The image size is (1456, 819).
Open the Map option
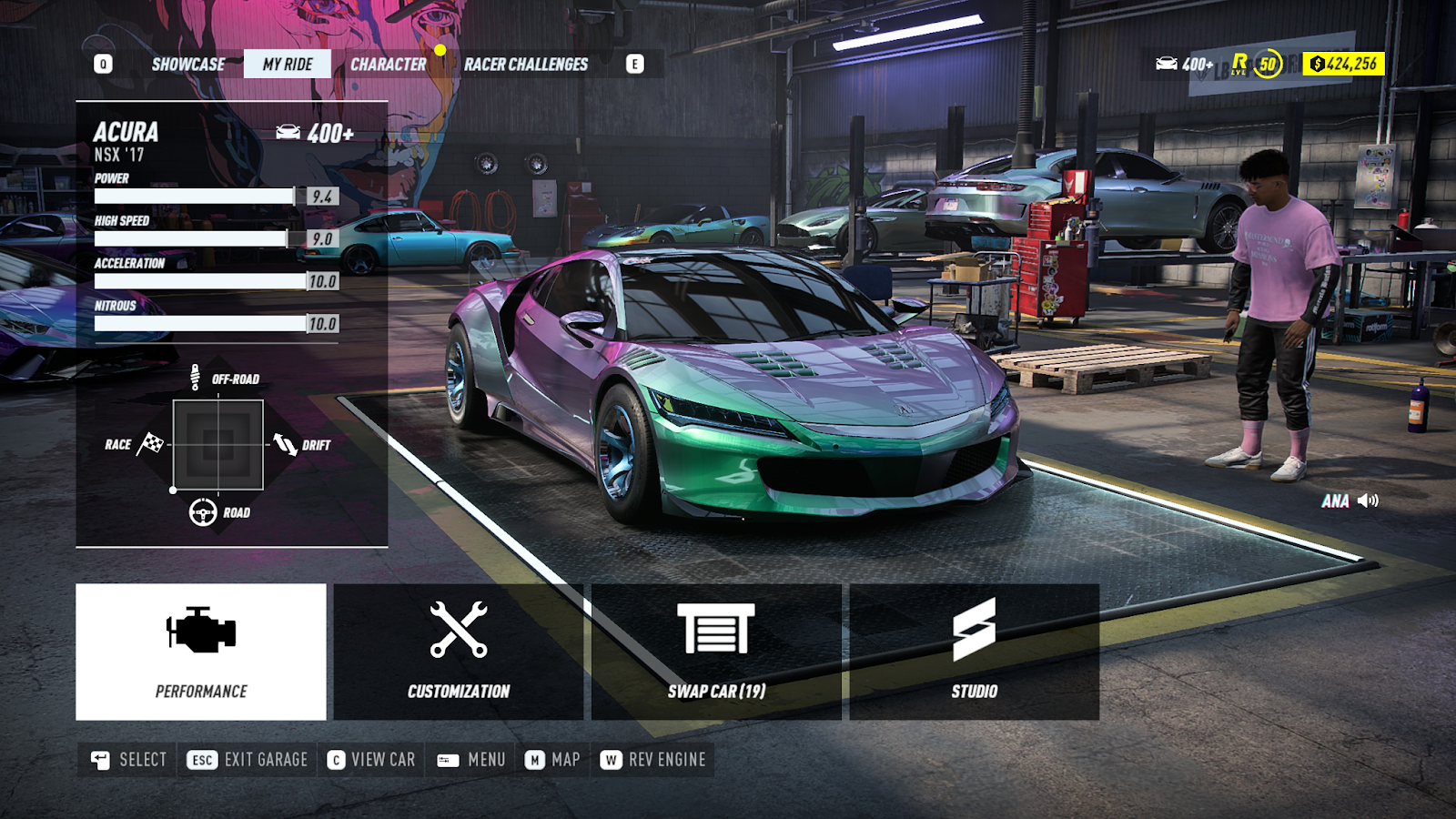point(552,760)
